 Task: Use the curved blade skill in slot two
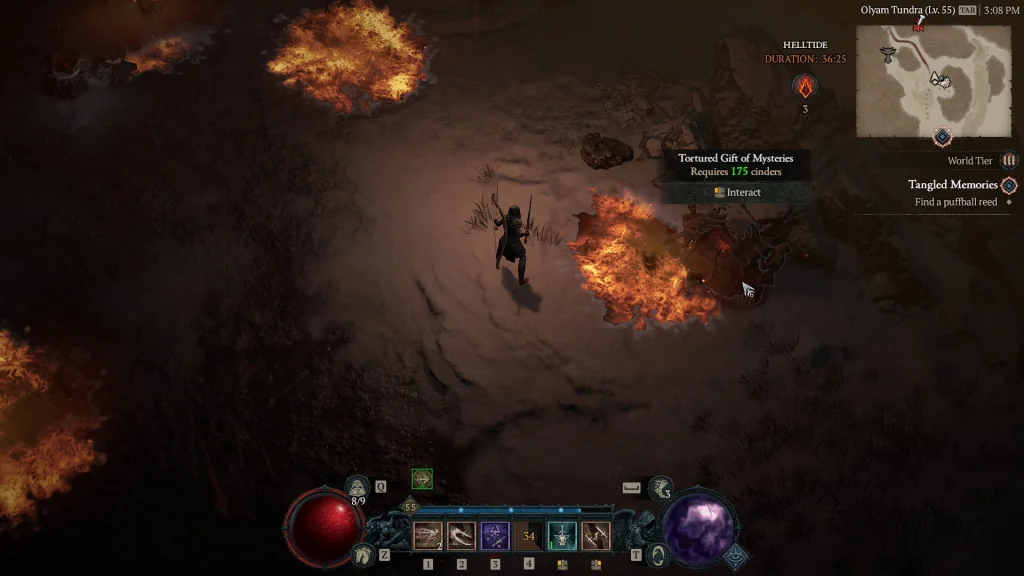click(461, 536)
